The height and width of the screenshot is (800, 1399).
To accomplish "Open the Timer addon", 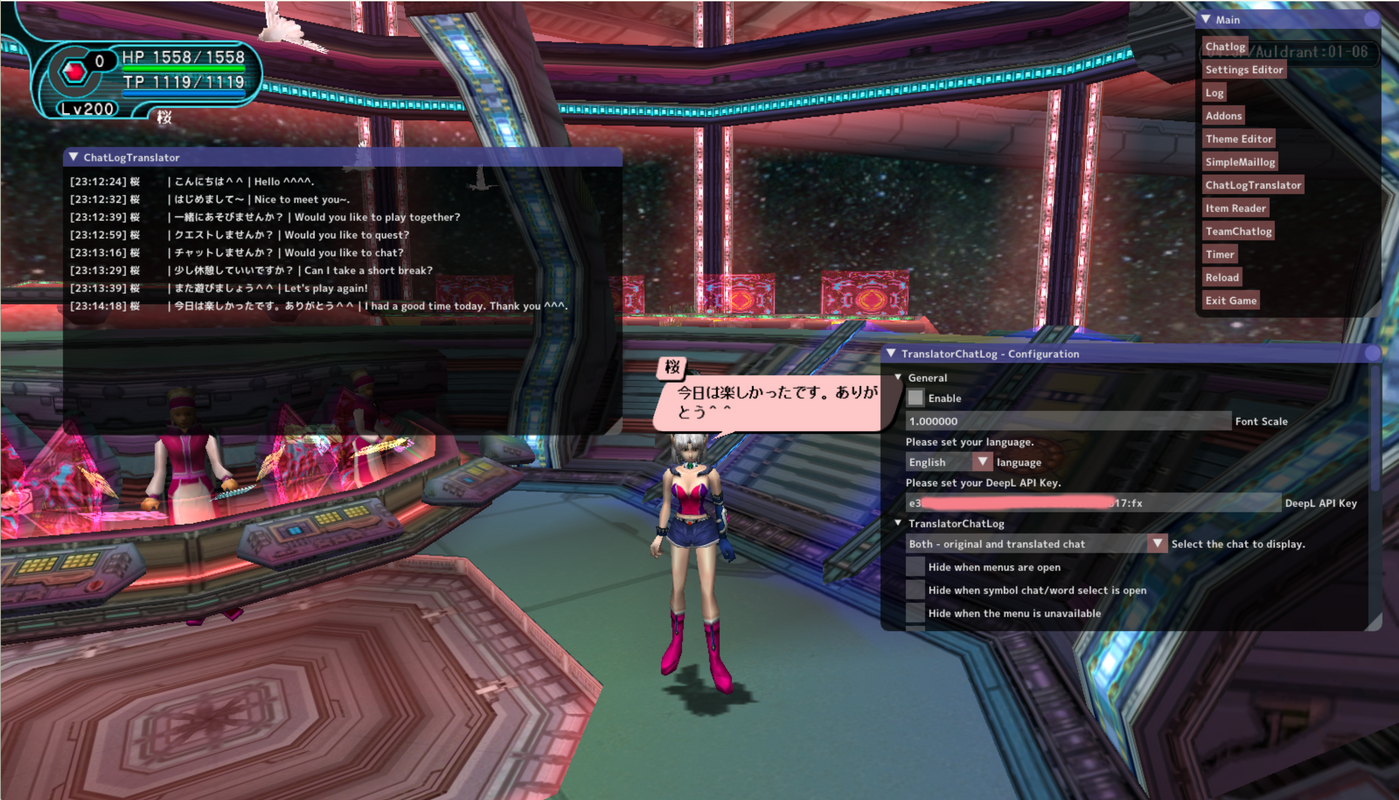I will [1220, 254].
